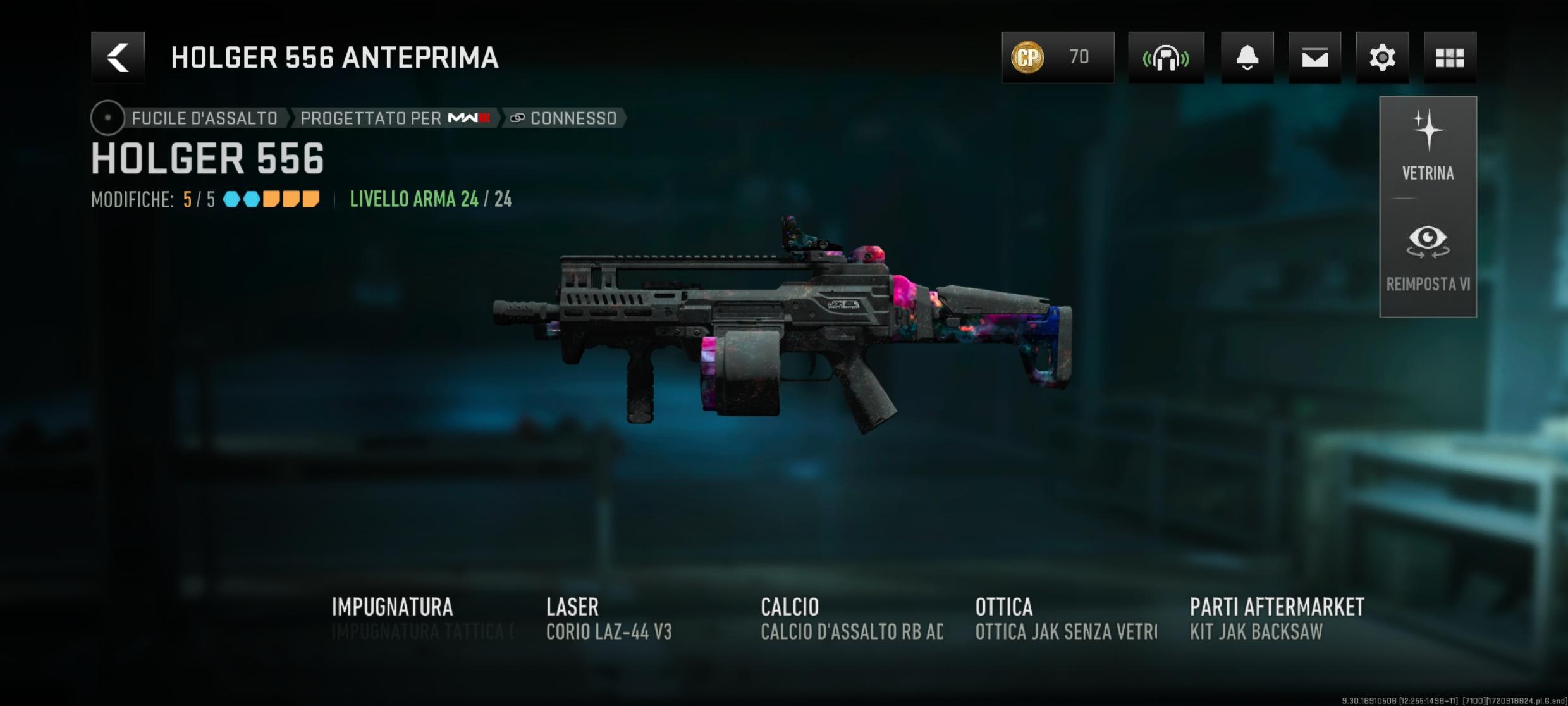Screen dimensions: 1568x706
Task: Open the COD Points balance
Action: coord(1057,58)
